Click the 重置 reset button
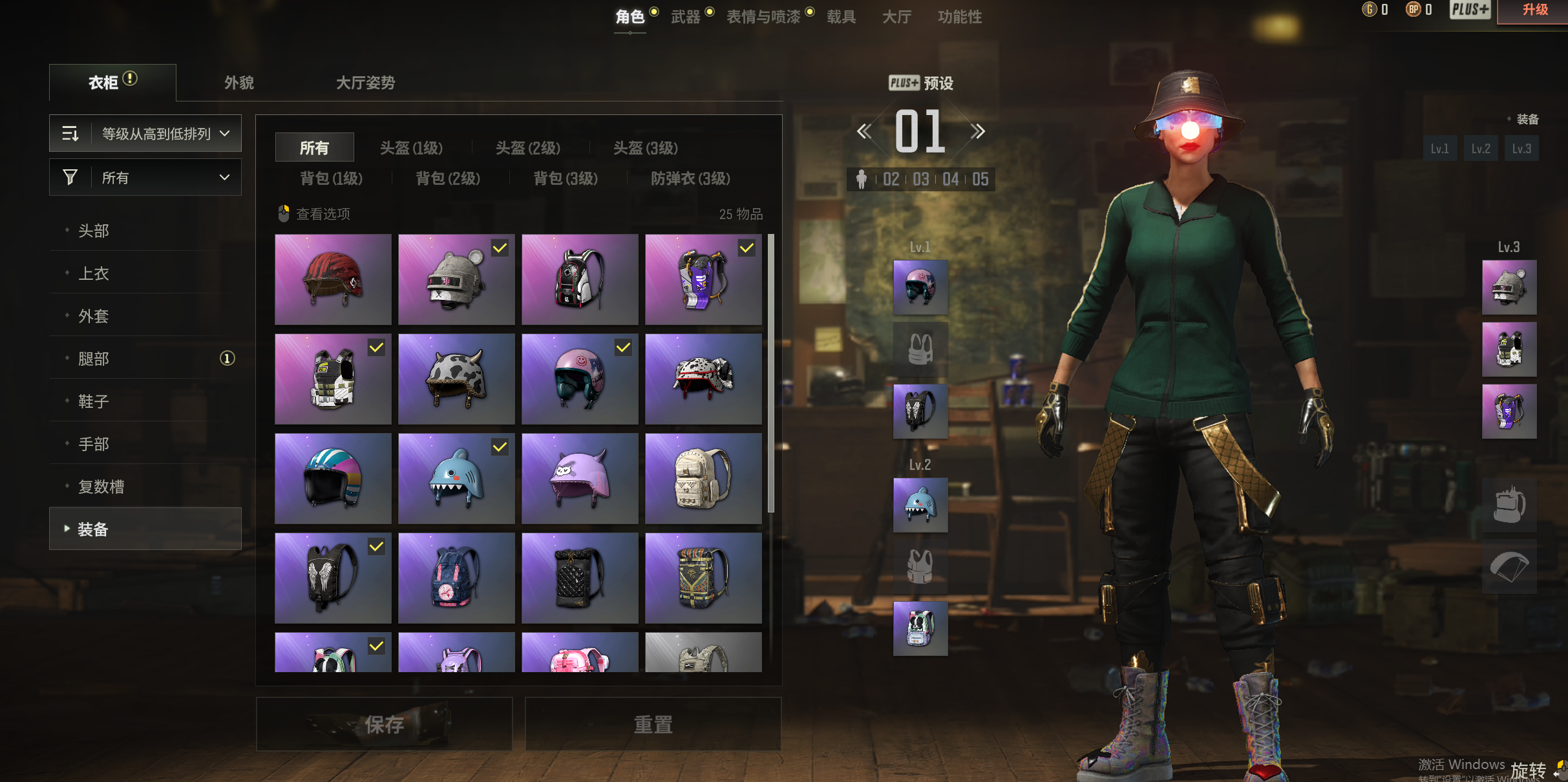Image resolution: width=1568 pixels, height=782 pixels. 653,724
